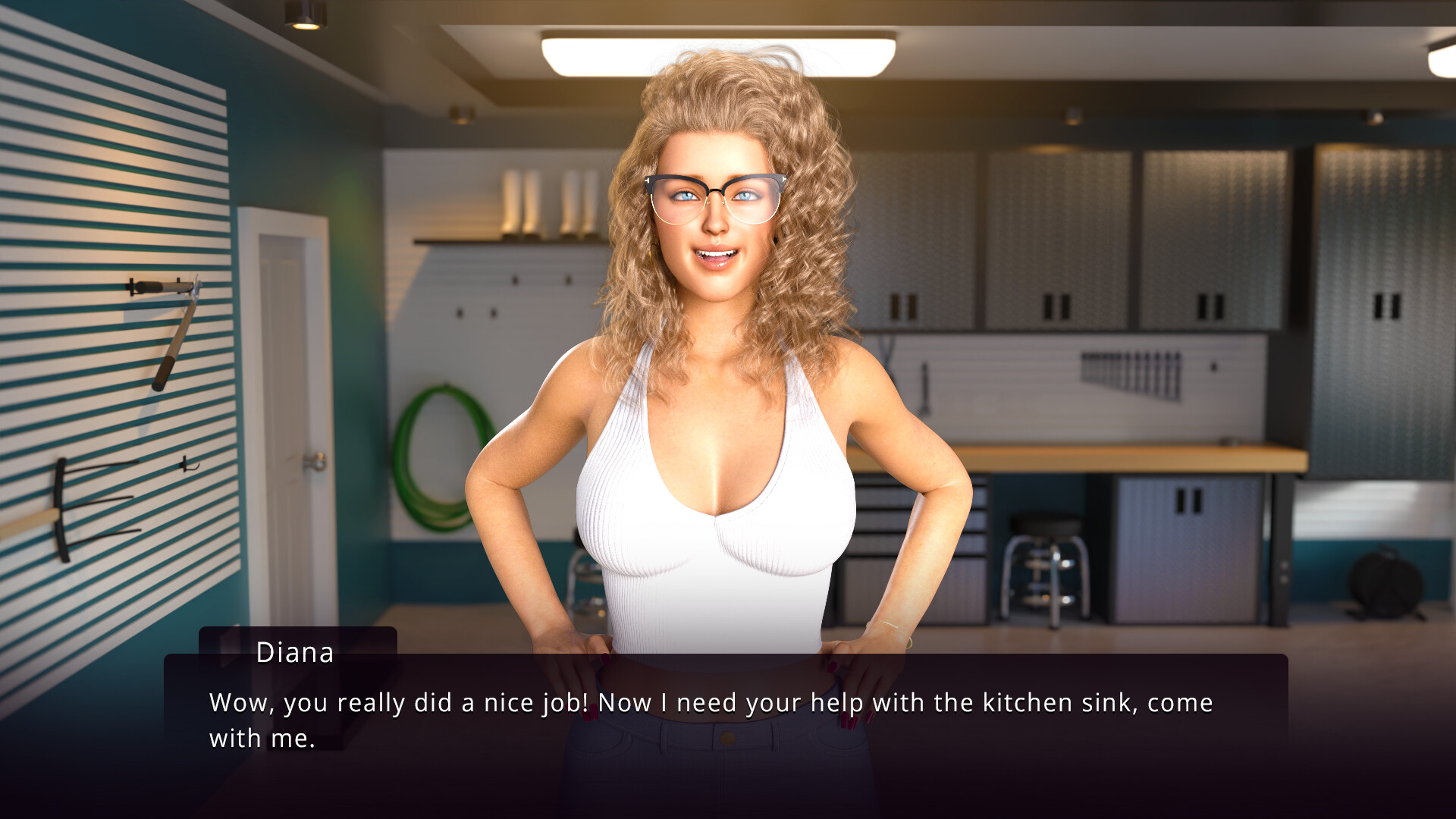Select the black stool under the workbench

1046,576
